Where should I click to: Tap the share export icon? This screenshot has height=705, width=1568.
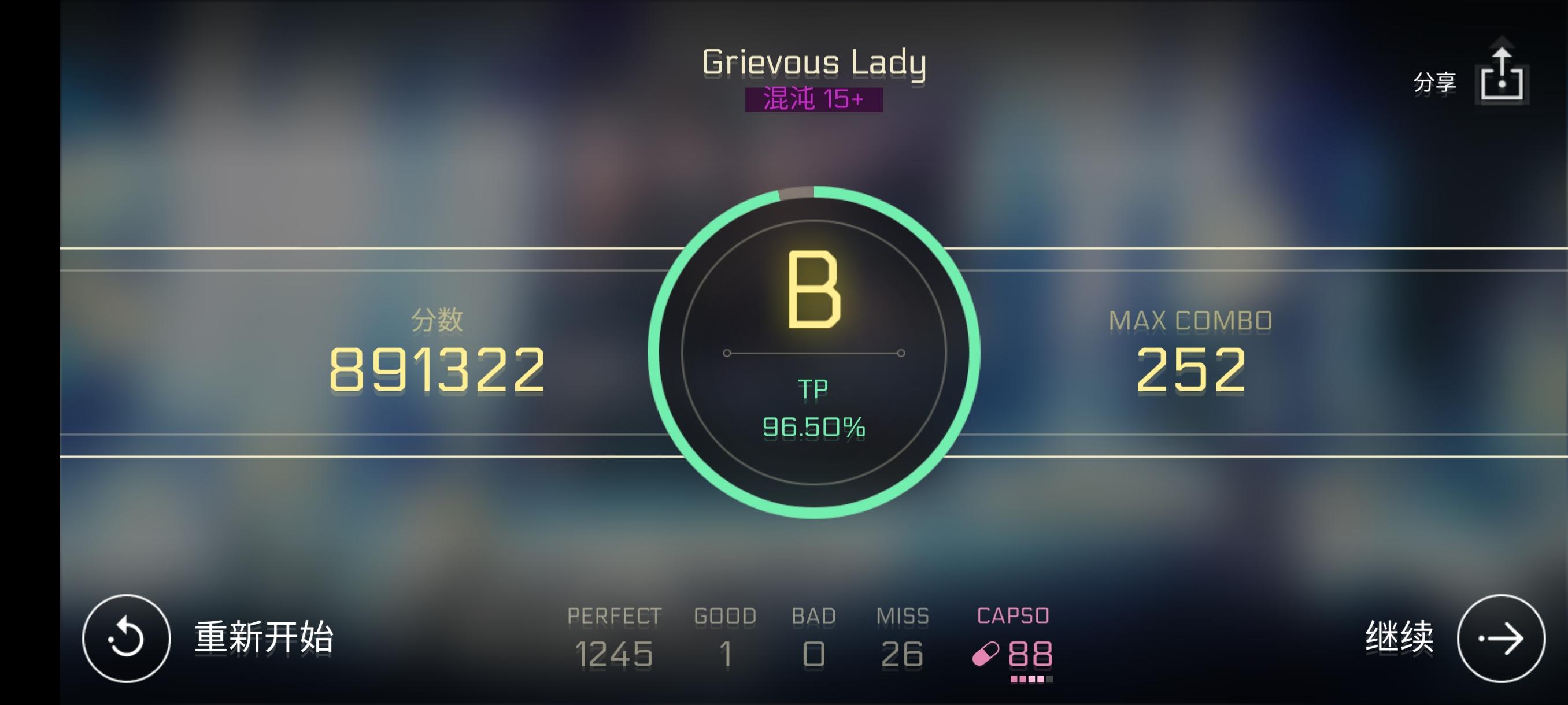pyautogui.click(x=1502, y=75)
